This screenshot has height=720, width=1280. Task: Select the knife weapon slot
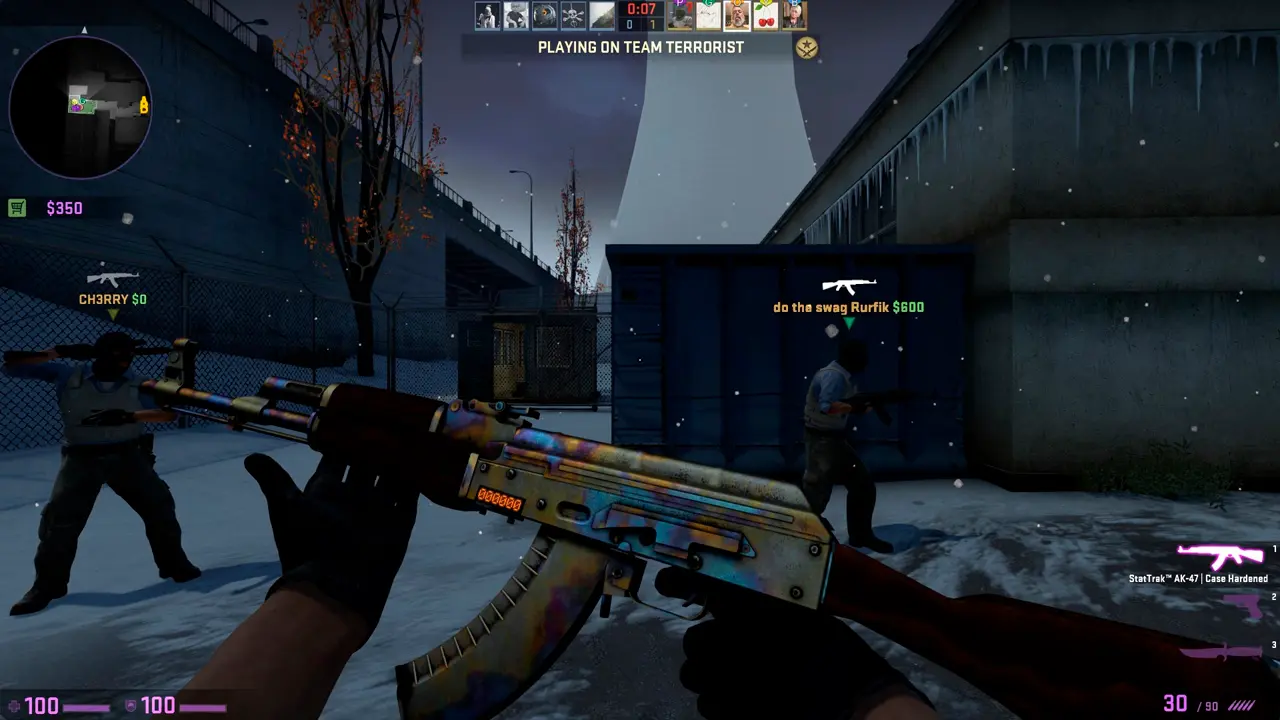[1224, 651]
